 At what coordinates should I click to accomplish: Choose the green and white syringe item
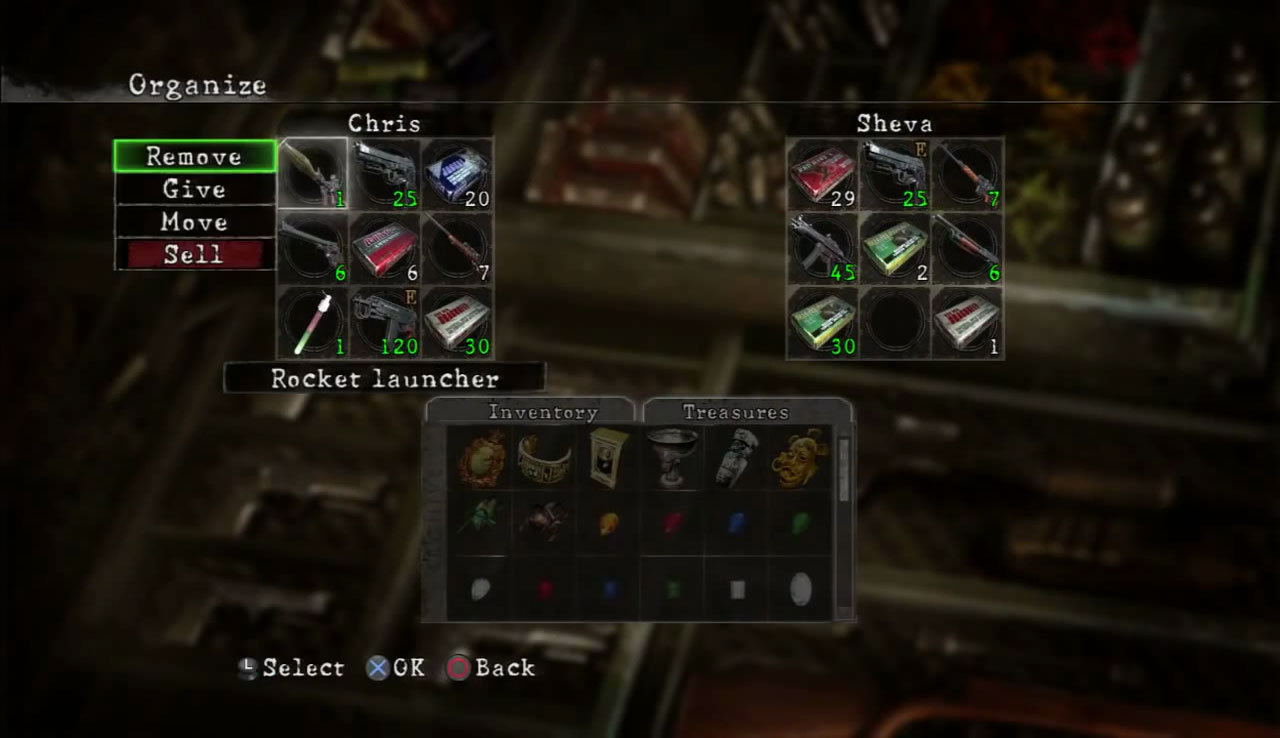click(x=313, y=322)
